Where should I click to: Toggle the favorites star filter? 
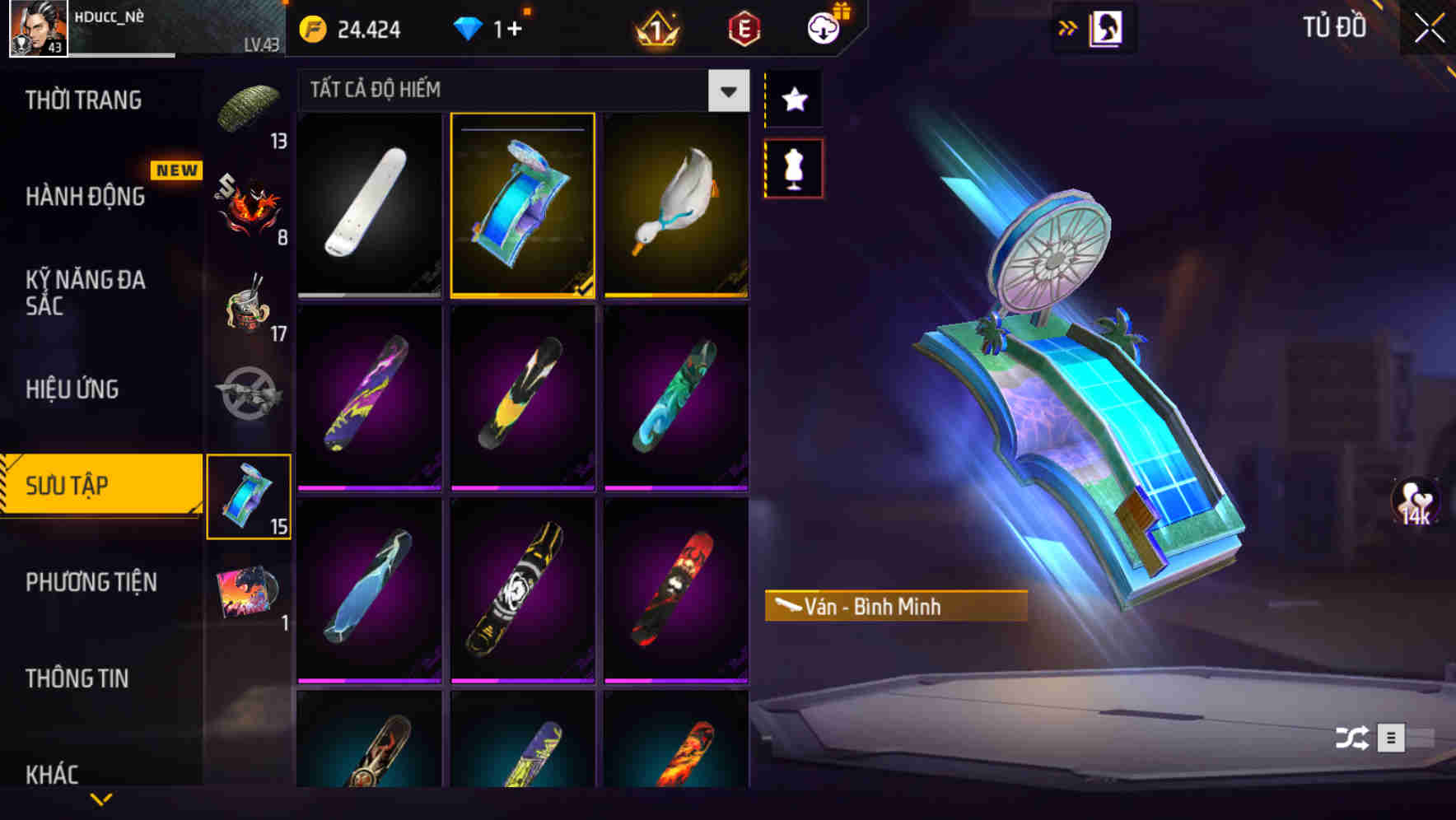tap(793, 99)
